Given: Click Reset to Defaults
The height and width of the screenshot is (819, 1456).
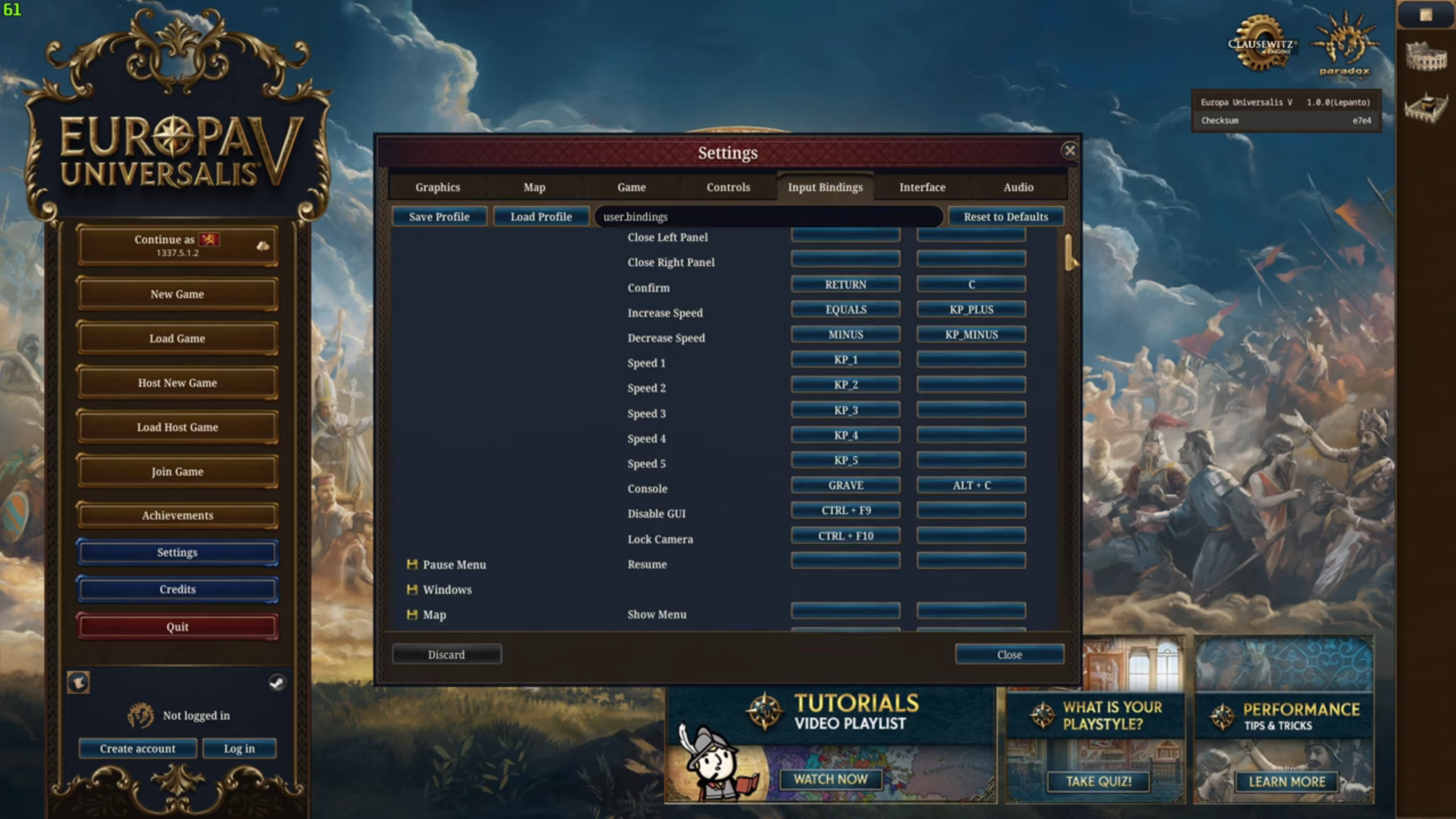Looking at the screenshot, I should (1006, 217).
